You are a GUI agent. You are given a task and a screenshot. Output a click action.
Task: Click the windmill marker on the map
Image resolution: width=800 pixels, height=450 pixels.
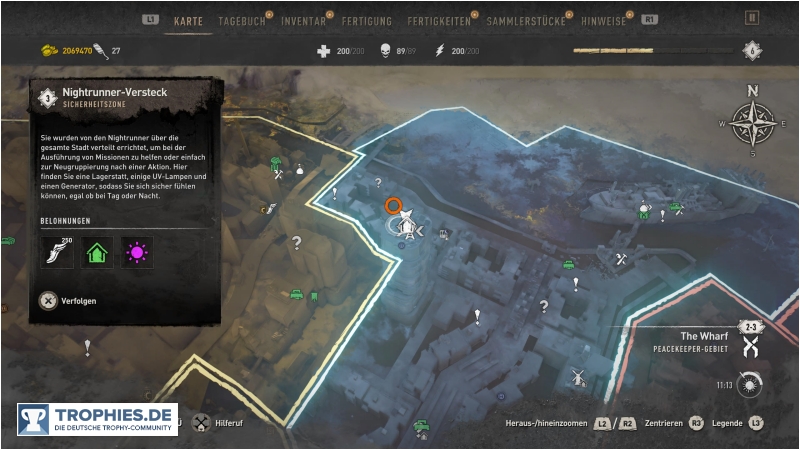click(575, 377)
